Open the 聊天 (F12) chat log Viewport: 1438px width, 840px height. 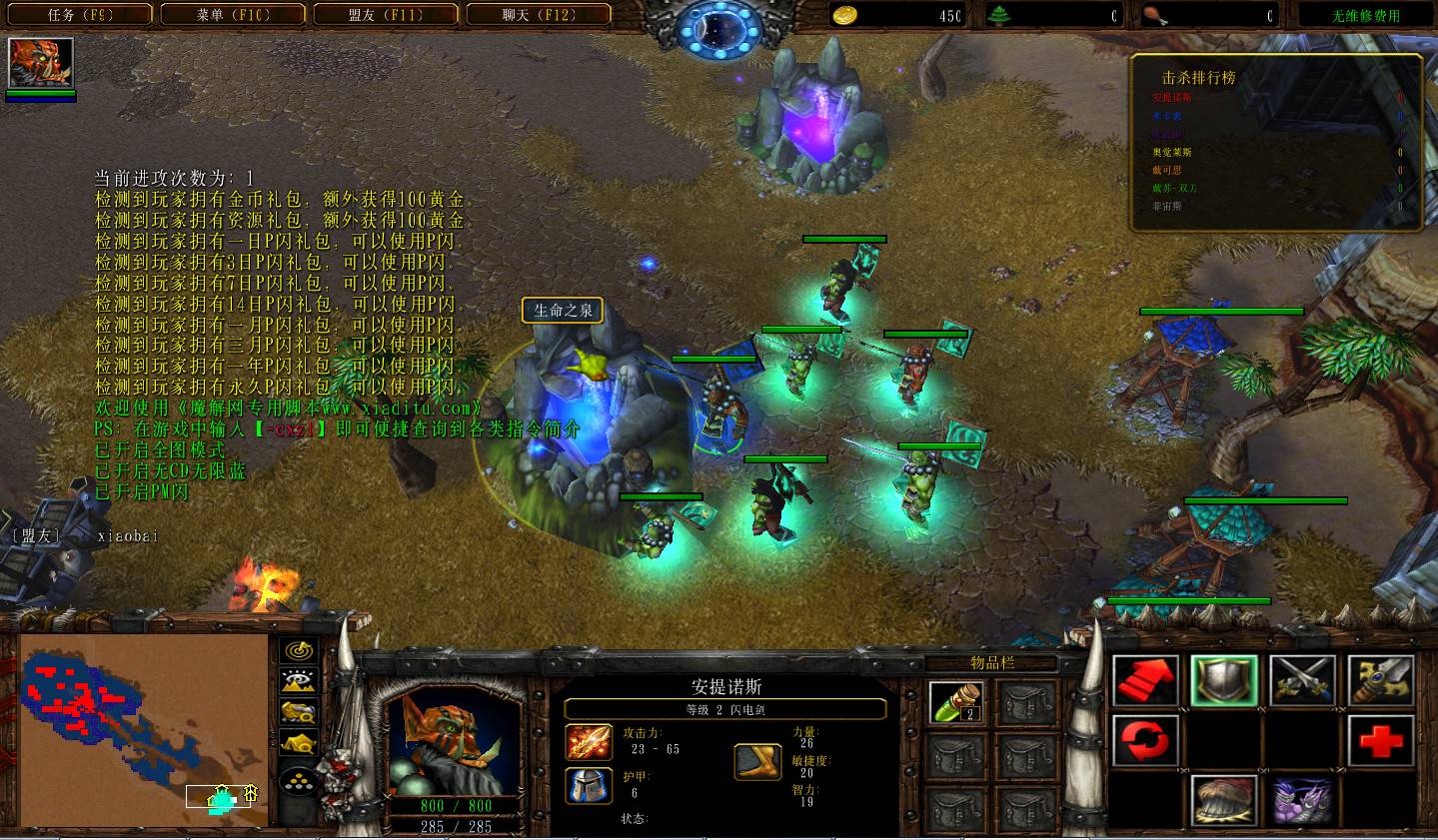539,15
